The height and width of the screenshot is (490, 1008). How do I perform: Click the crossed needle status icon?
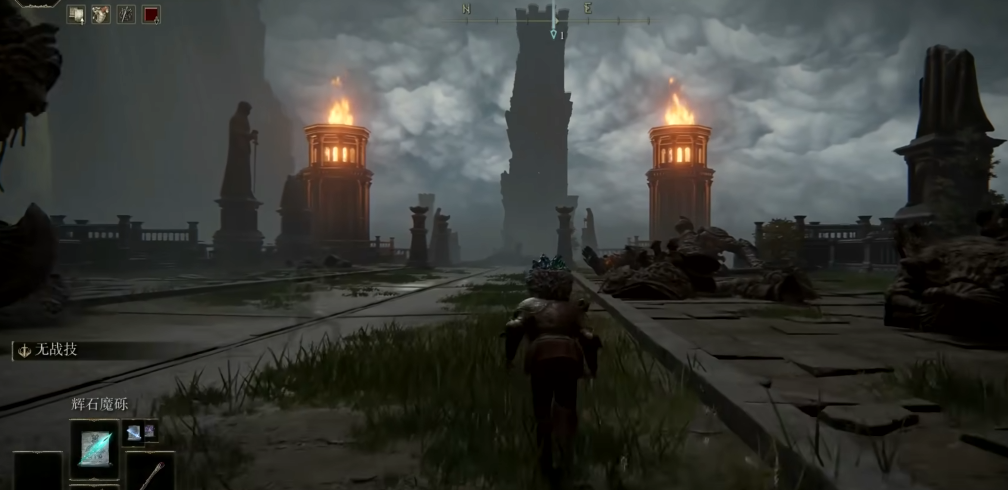(126, 14)
